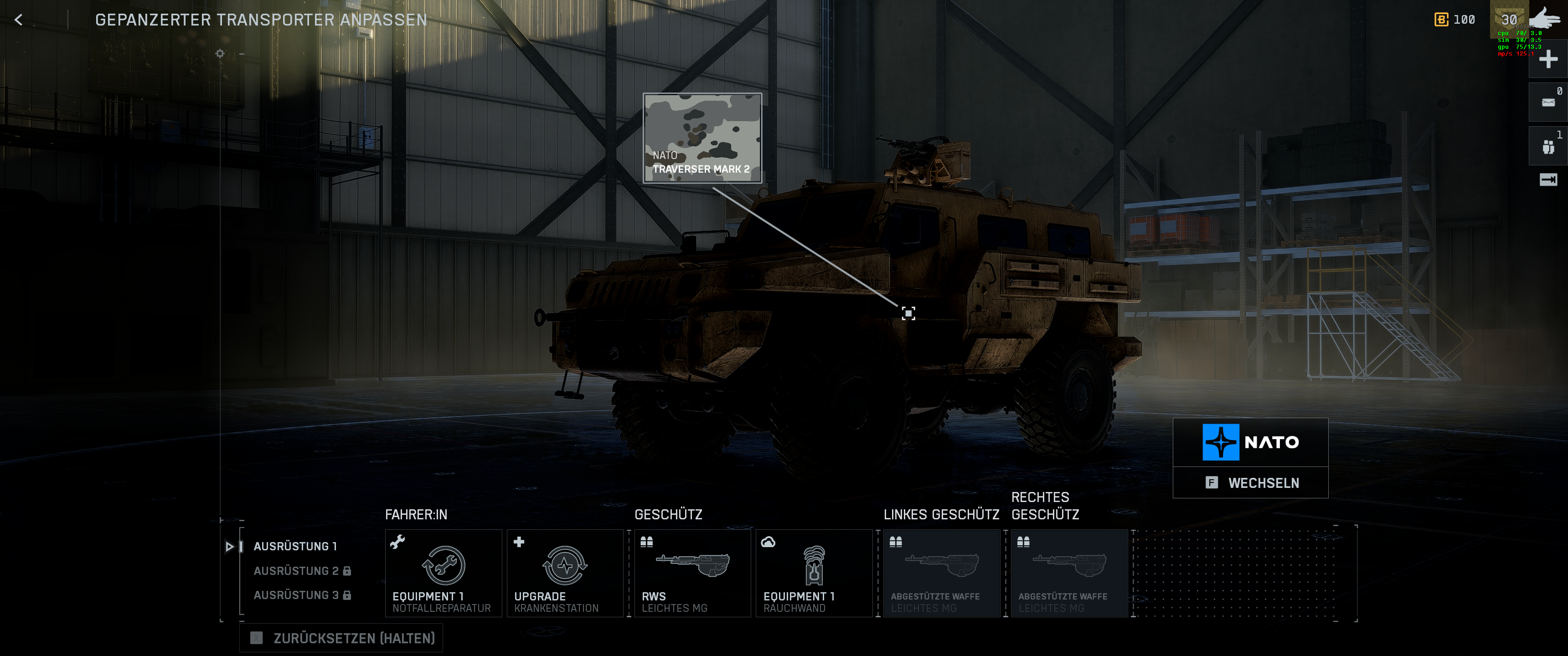
Task: Click the Zurücksetzen (Halten) button
Action: (x=342, y=638)
